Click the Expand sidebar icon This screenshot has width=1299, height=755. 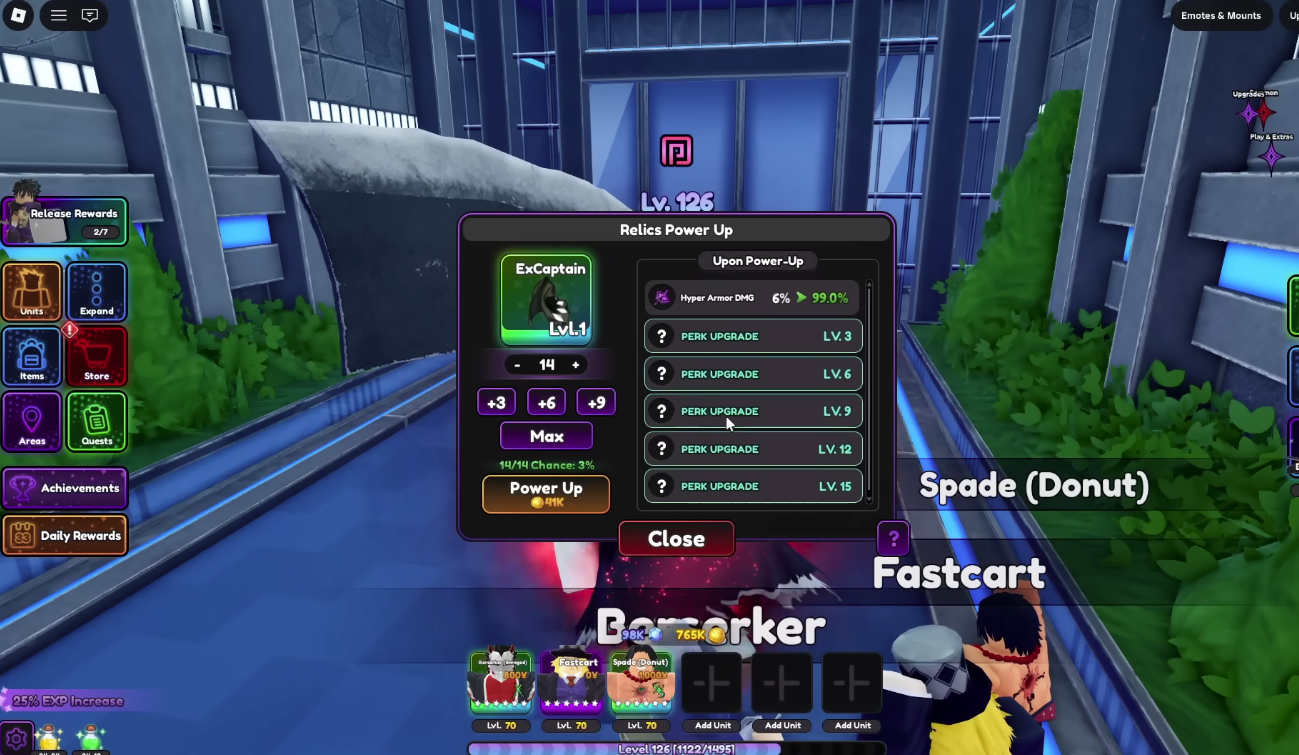pos(97,292)
